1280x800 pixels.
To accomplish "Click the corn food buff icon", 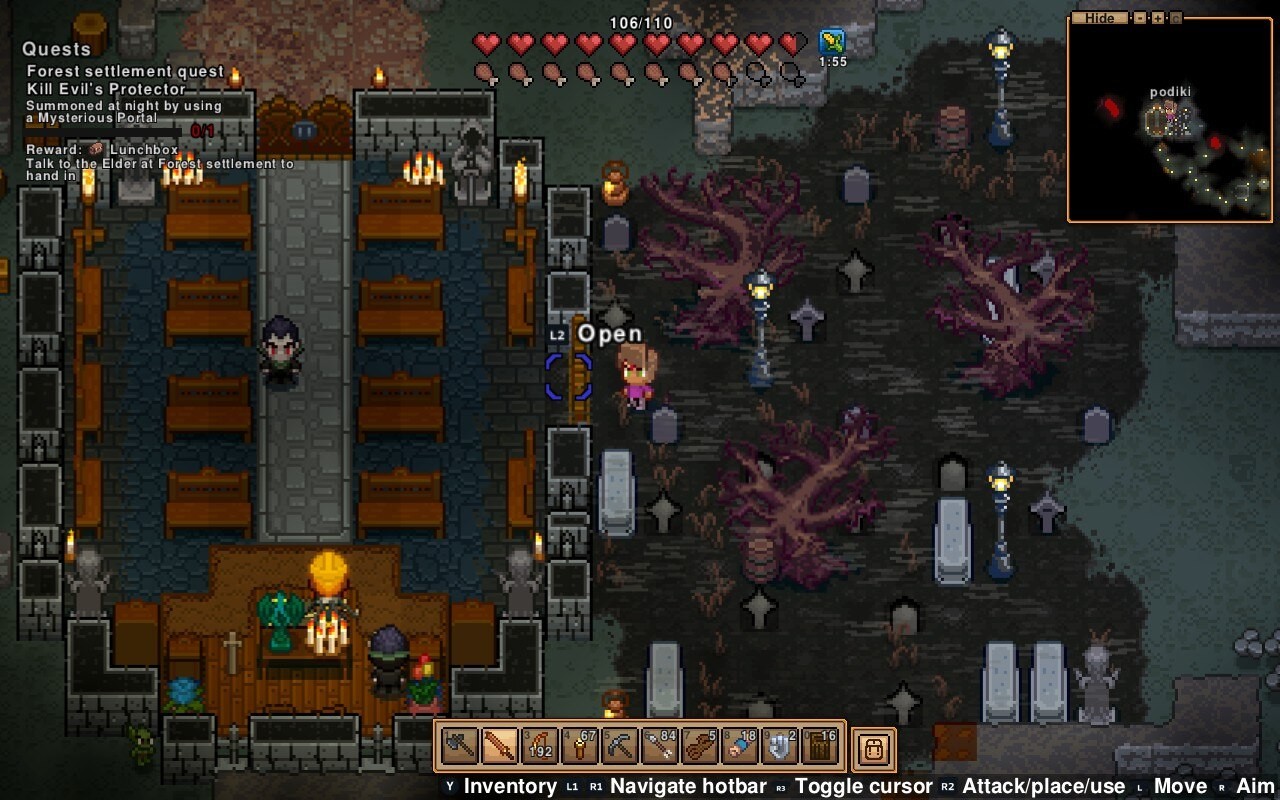I will [x=832, y=42].
